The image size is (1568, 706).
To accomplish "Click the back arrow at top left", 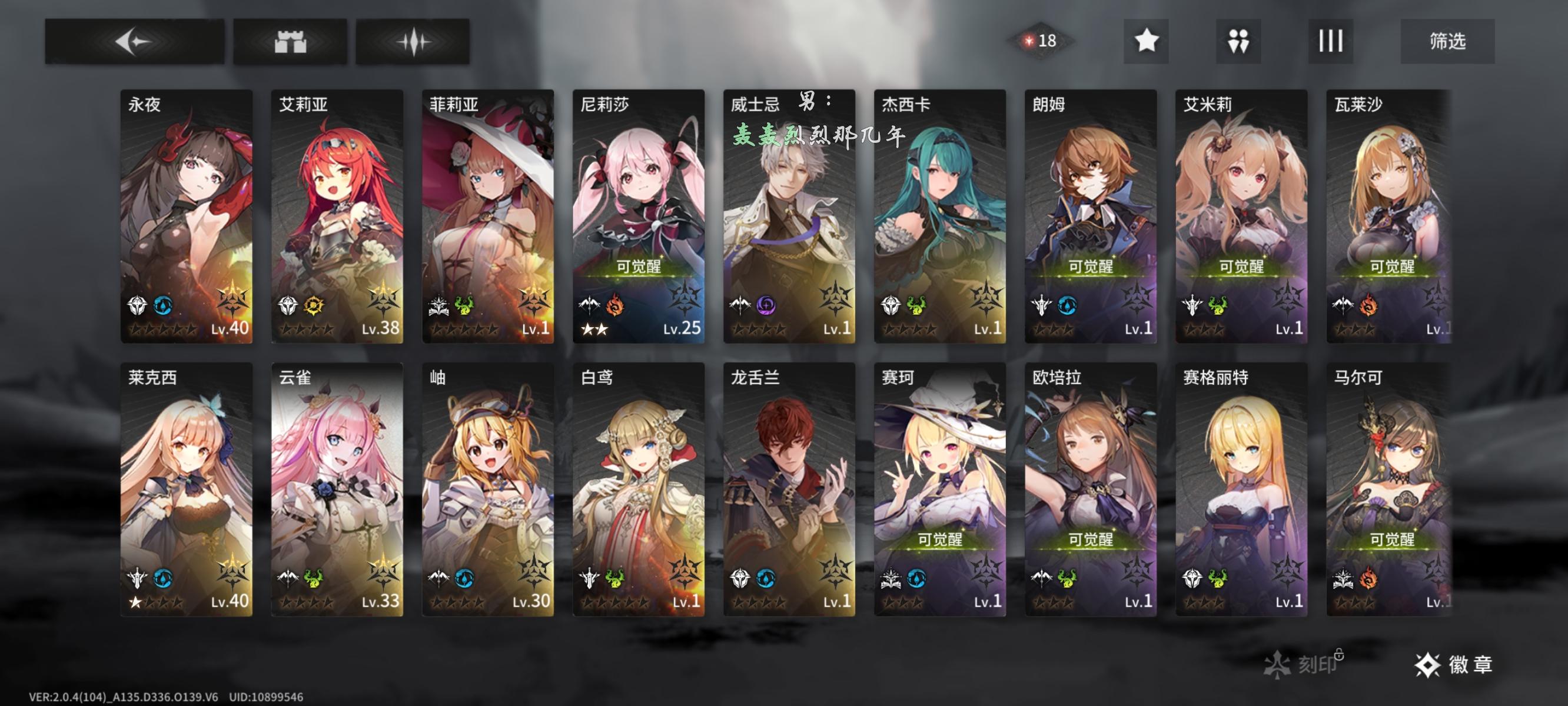I will (x=134, y=41).
